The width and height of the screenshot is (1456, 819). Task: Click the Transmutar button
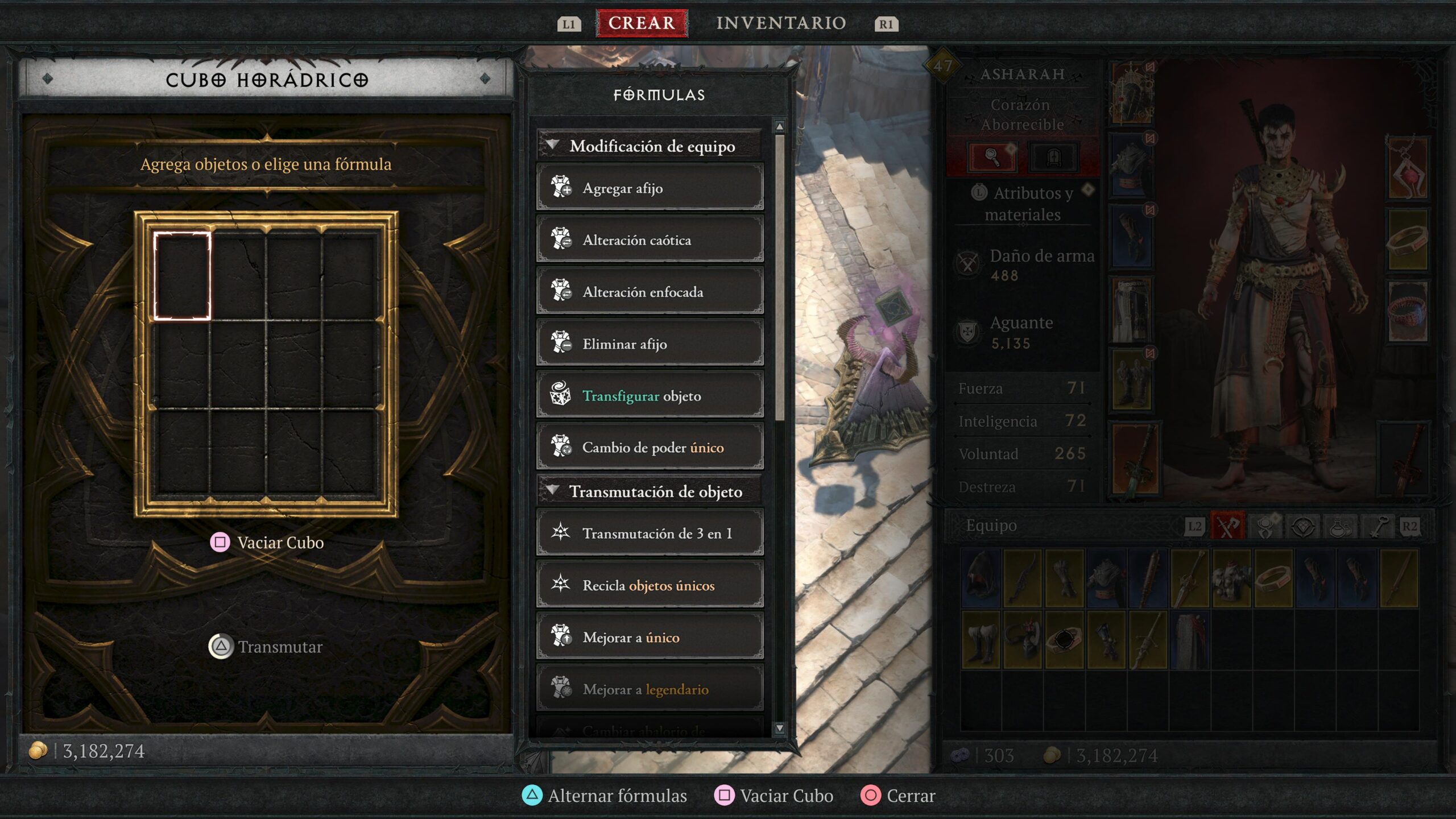click(x=266, y=647)
